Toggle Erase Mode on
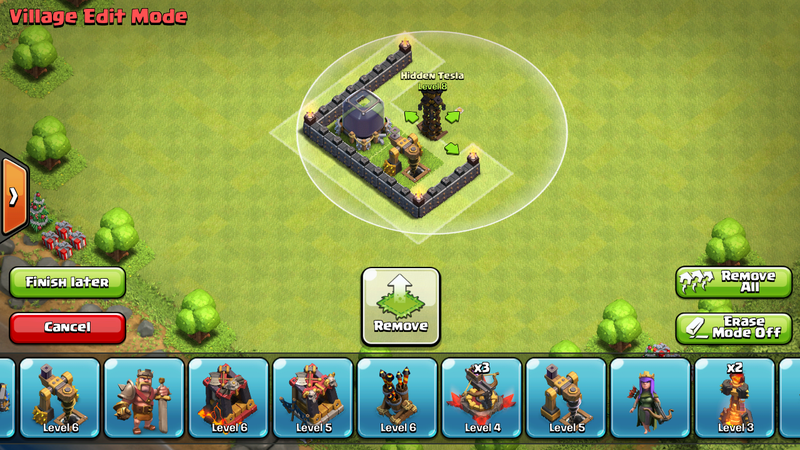 [734, 328]
